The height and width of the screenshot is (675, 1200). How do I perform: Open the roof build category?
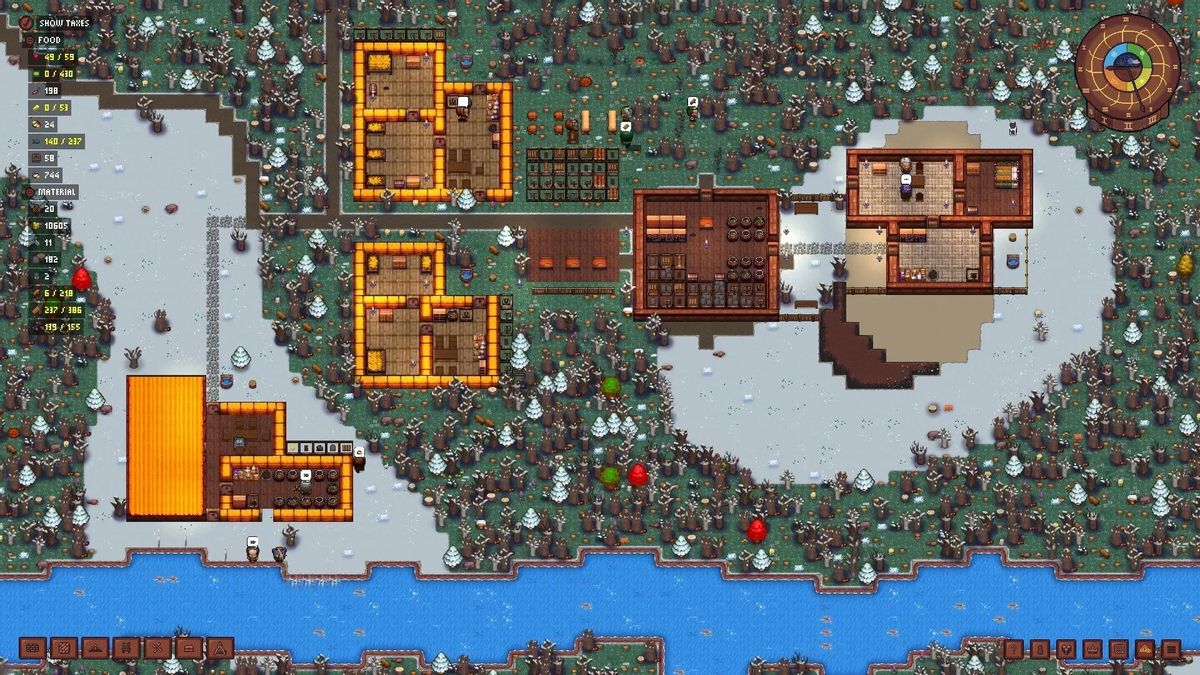pos(94,649)
